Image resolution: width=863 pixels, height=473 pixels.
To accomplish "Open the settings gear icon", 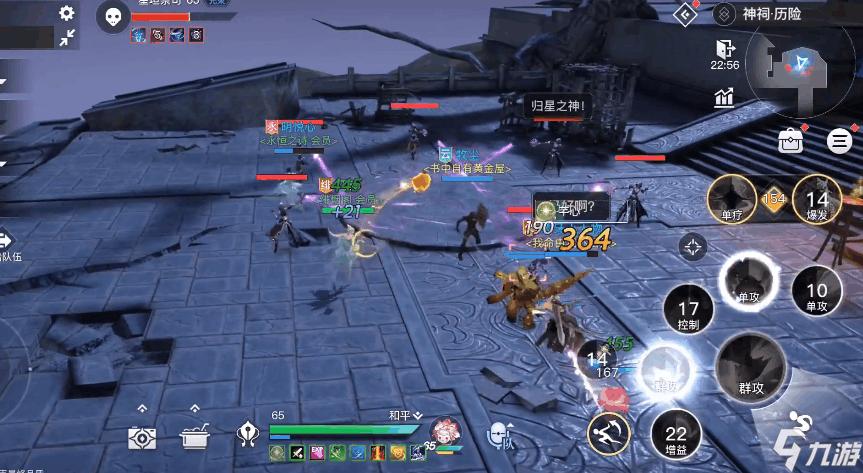I will 67,13.
